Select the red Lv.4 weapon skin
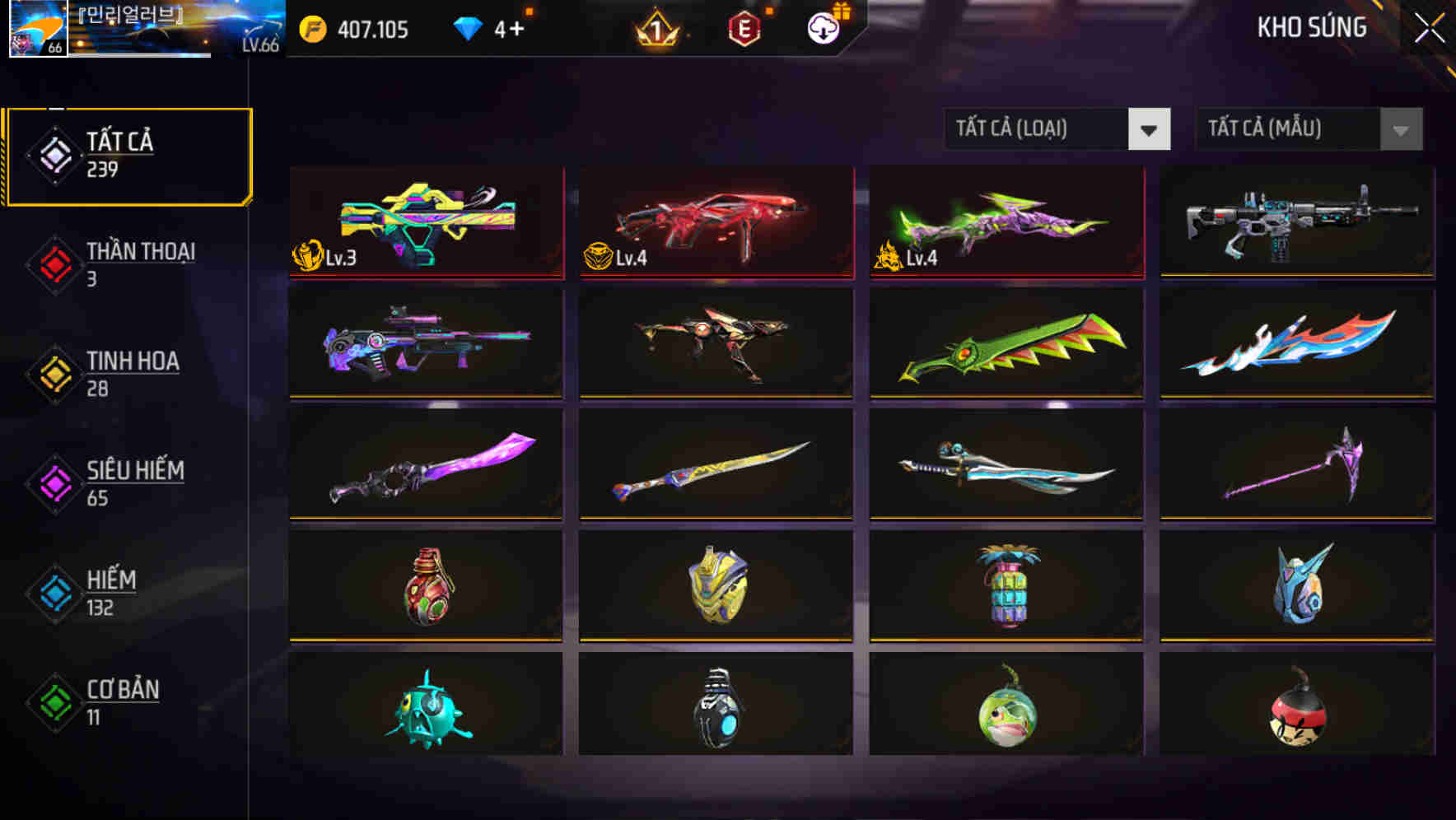The image size is (1456, 820). [x=715, y=224]
